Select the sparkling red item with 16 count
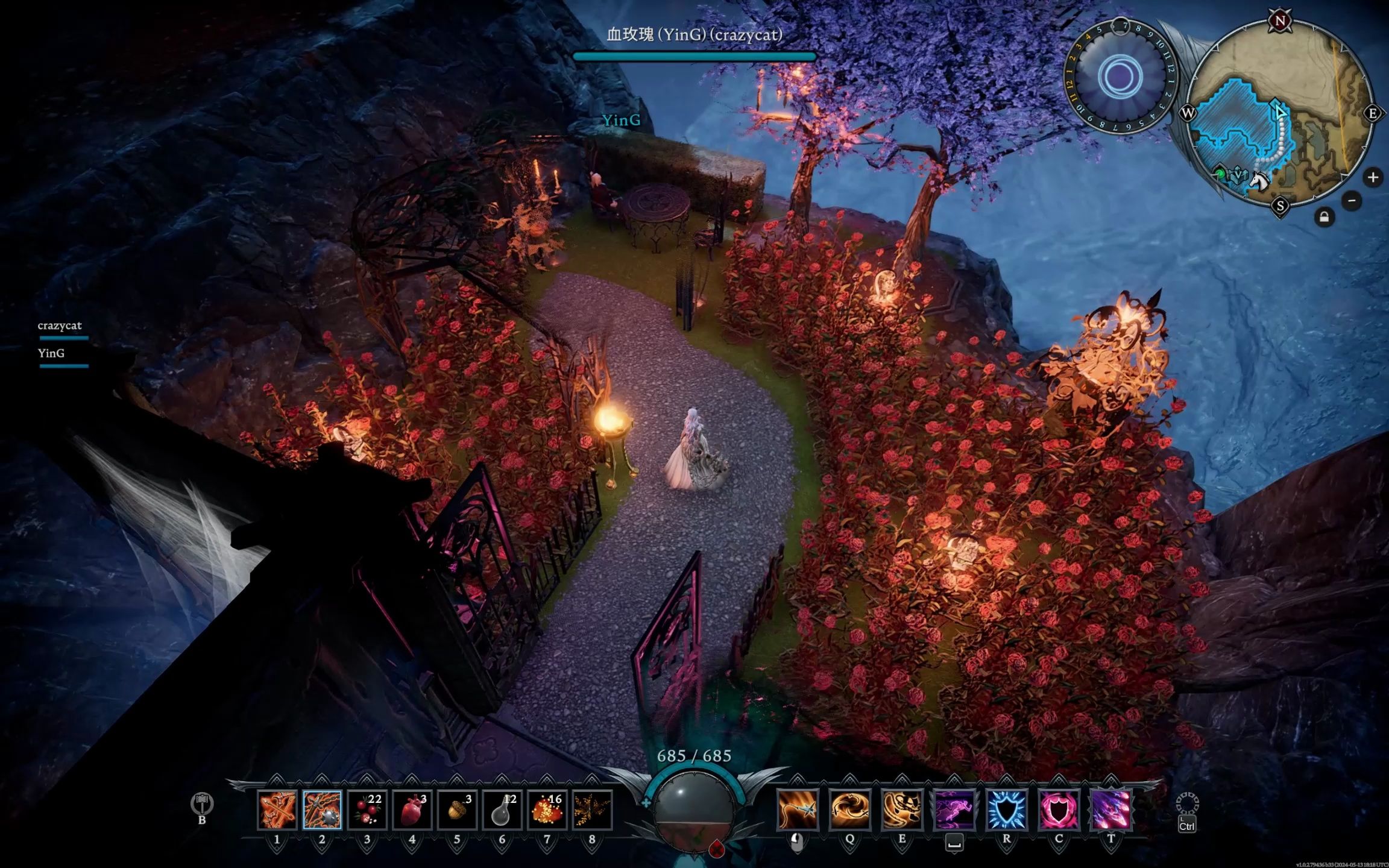 (547, 810)
